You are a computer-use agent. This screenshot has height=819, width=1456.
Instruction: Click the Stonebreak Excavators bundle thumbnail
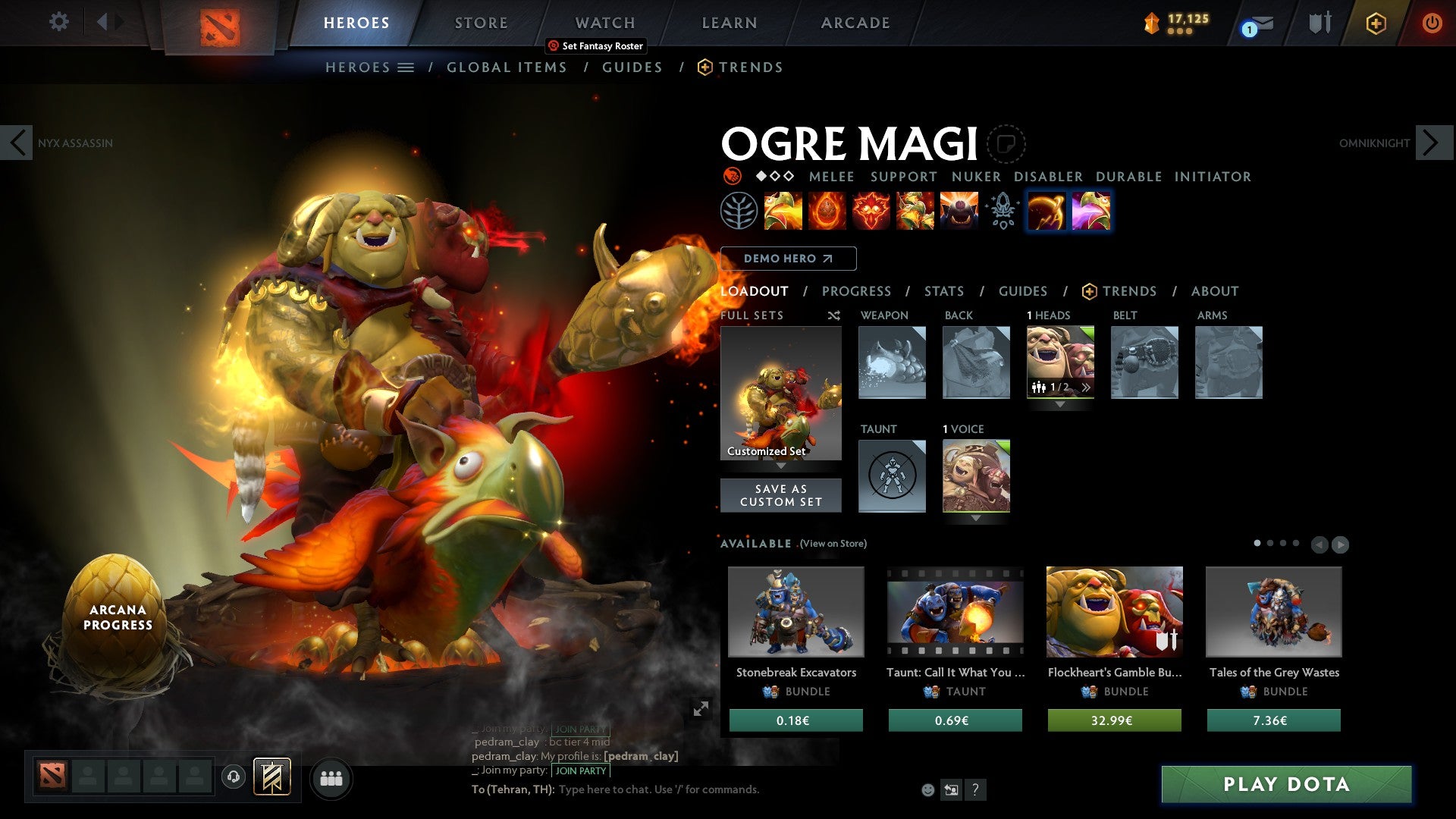click(795, 612)
